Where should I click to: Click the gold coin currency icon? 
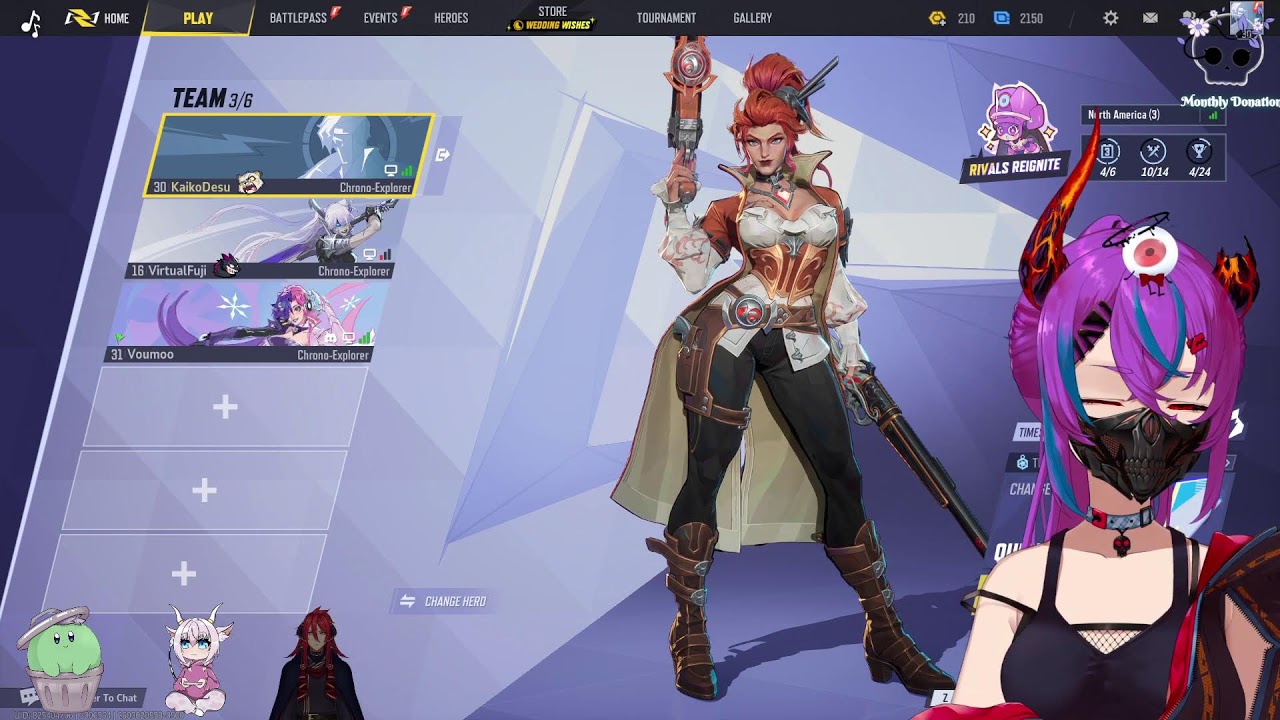pos(937,18)
